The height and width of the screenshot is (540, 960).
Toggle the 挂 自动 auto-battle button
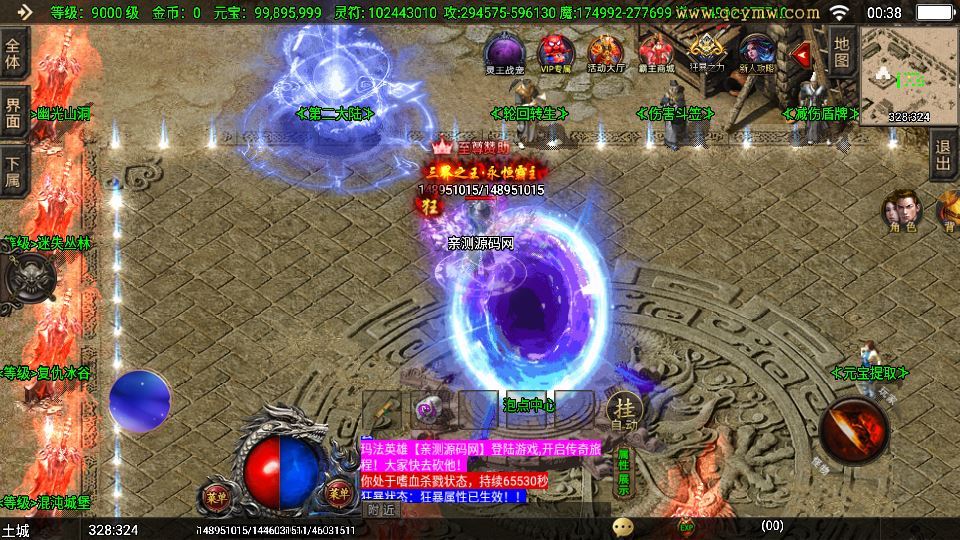(x=623, y=411)
